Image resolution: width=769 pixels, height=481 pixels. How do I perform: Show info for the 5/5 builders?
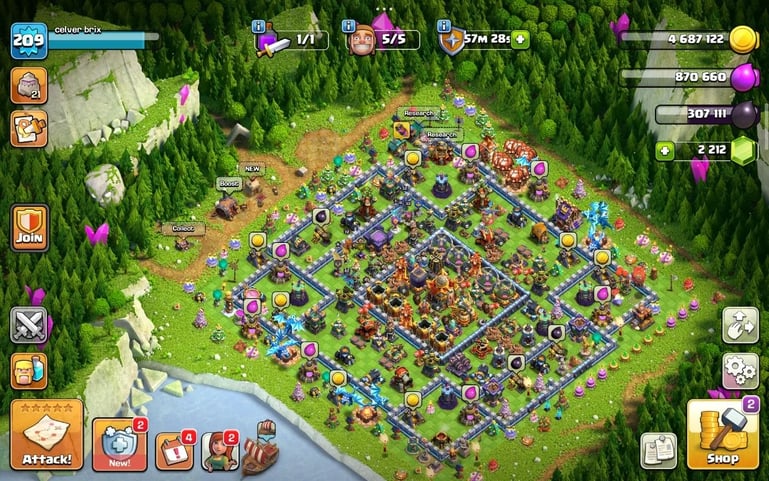coord(349,25)
